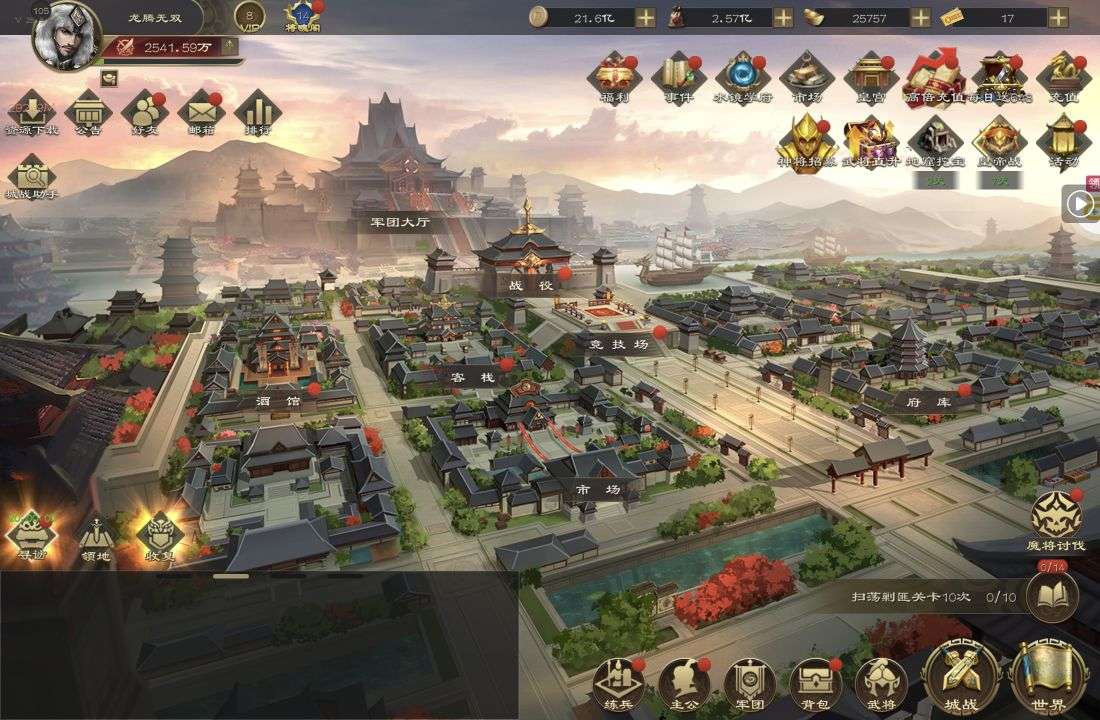The height and width of the screenshot is (720, 1100).
Task: Open the 主公 lord menu
Action: [682, 682]
